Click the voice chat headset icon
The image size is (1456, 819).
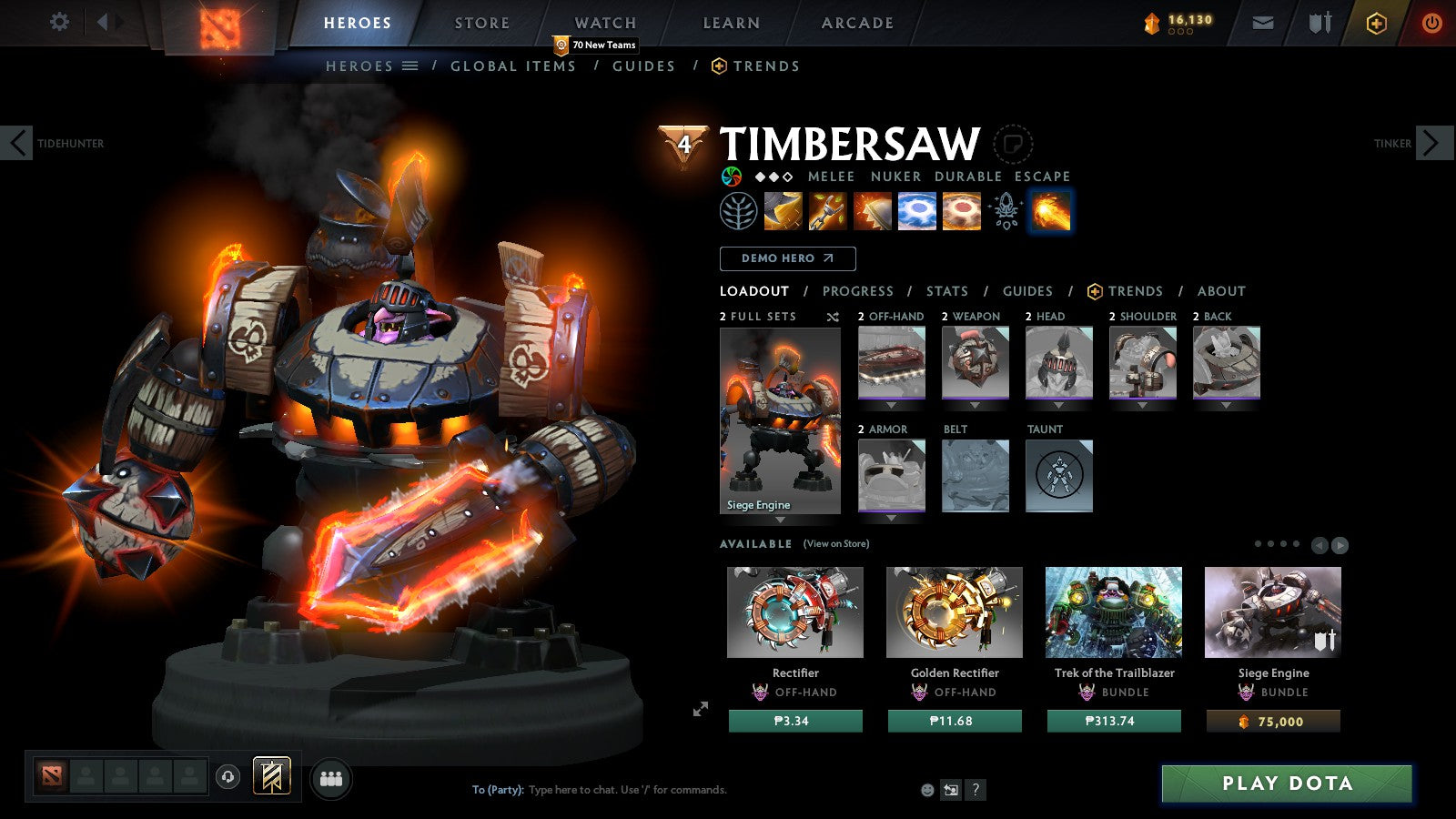226,777
